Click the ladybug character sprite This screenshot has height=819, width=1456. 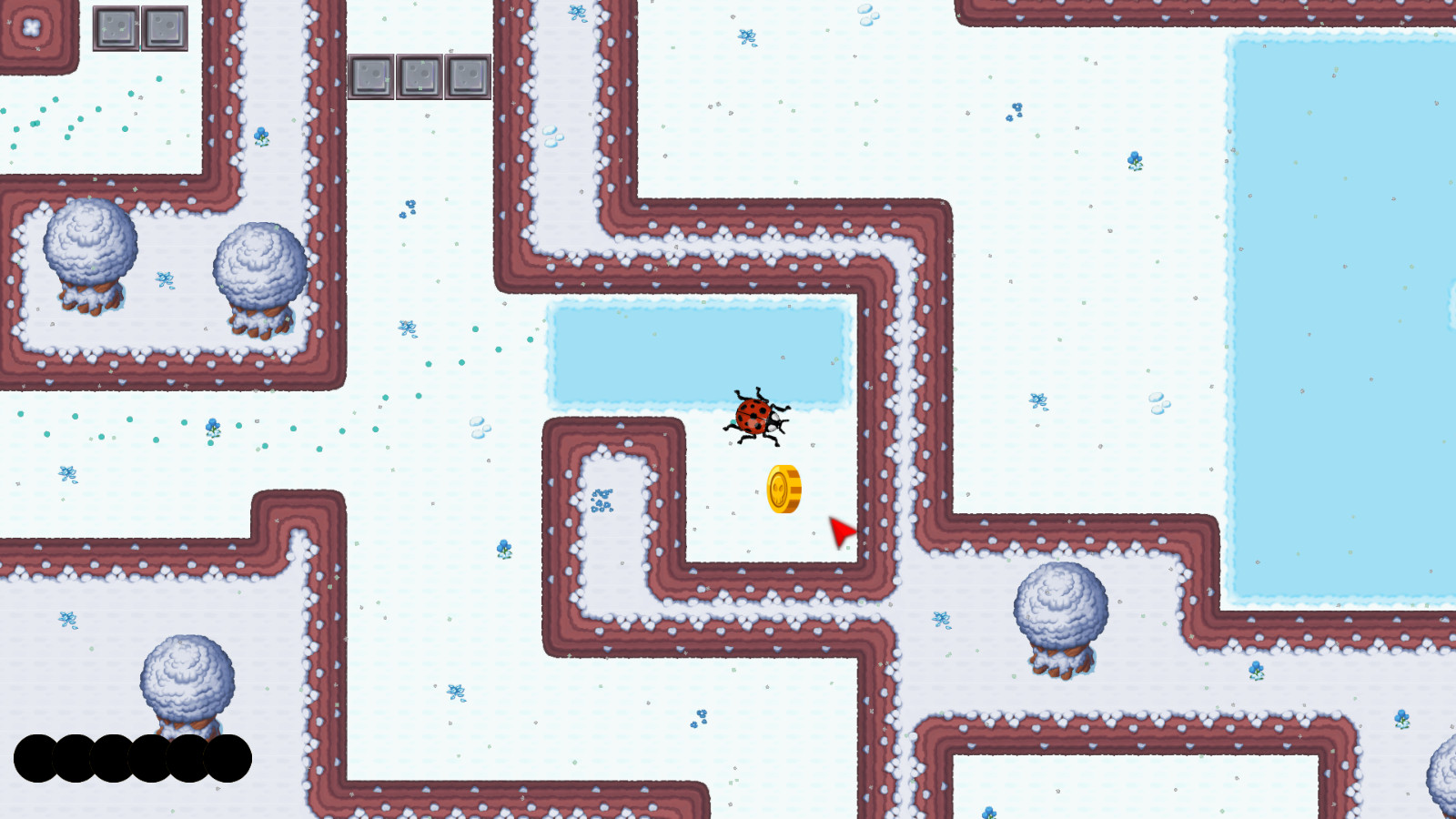point(755,417)
